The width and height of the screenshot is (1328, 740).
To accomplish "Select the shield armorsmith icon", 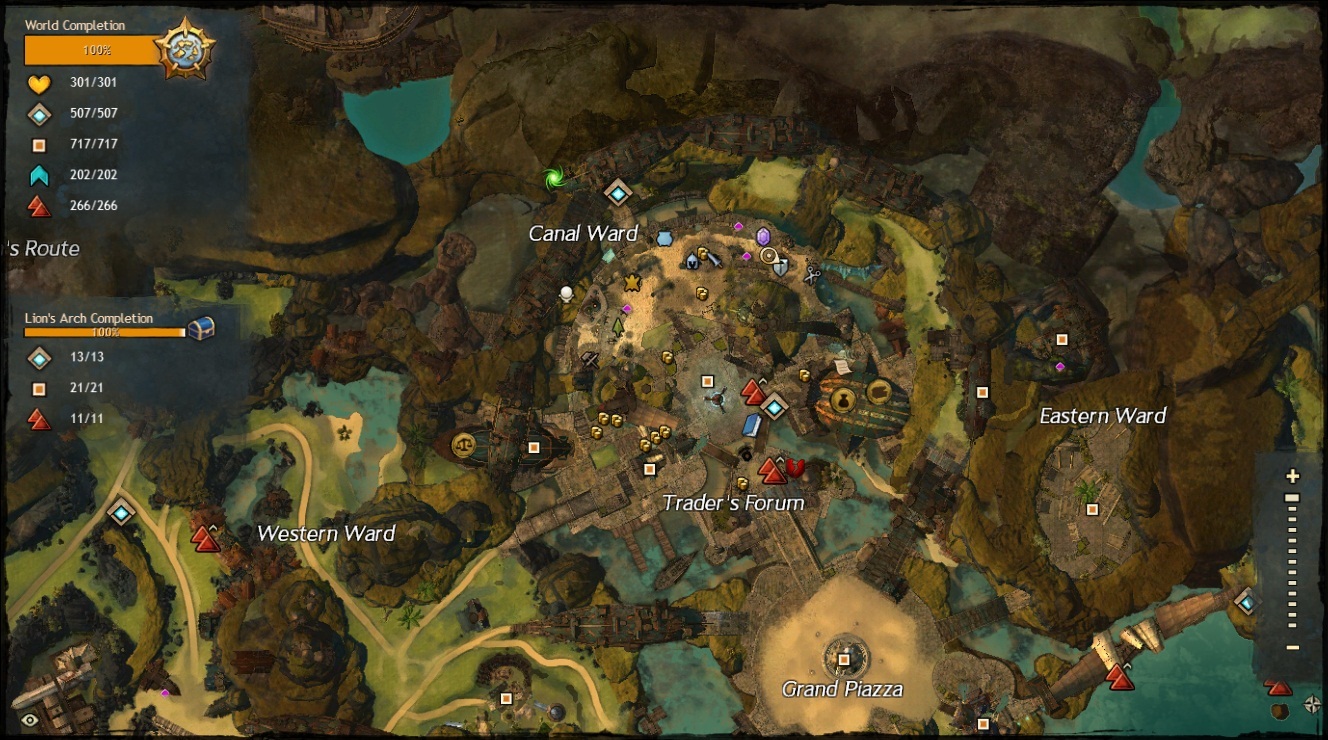I will coord(781,267).
